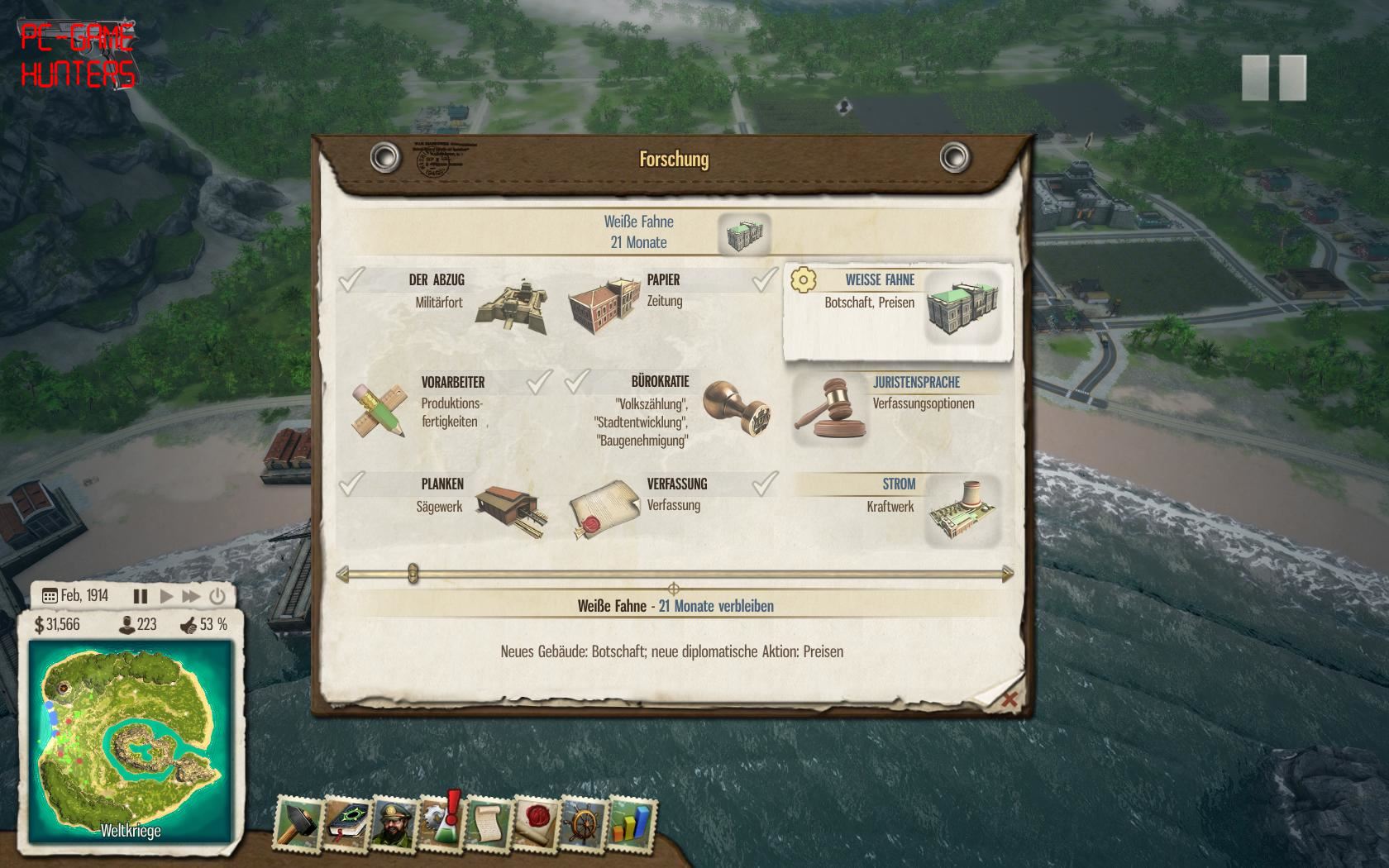Open the almanac book stamp

point(346,823)
